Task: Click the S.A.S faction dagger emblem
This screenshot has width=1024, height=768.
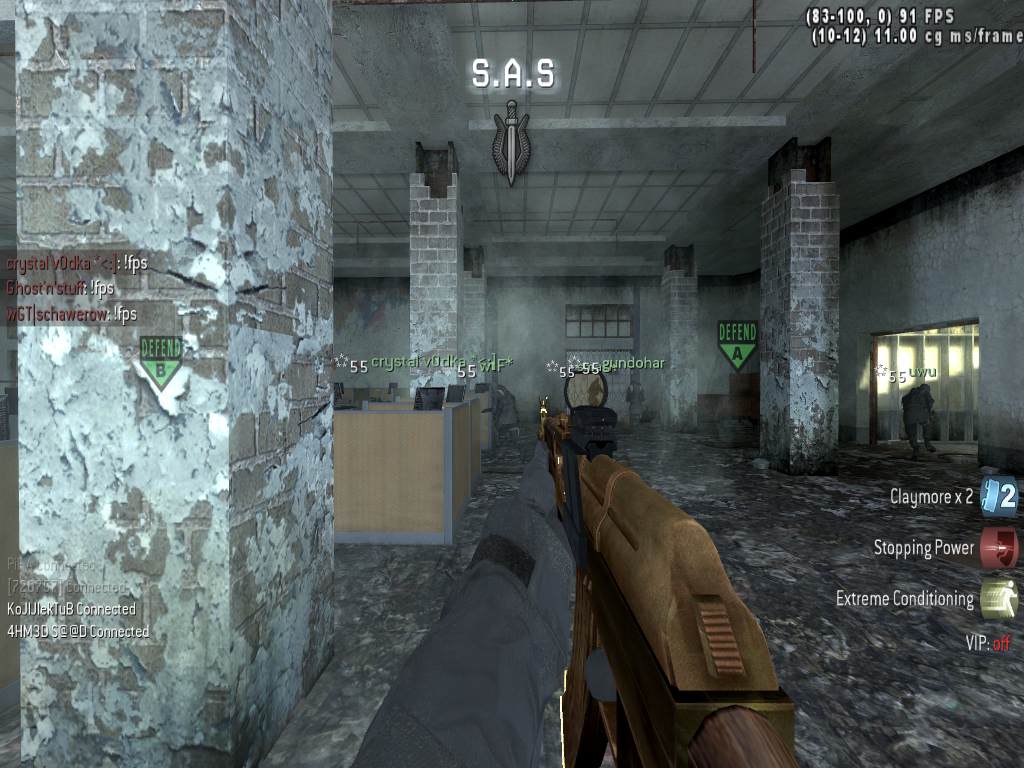Action: tap(511, 142)
